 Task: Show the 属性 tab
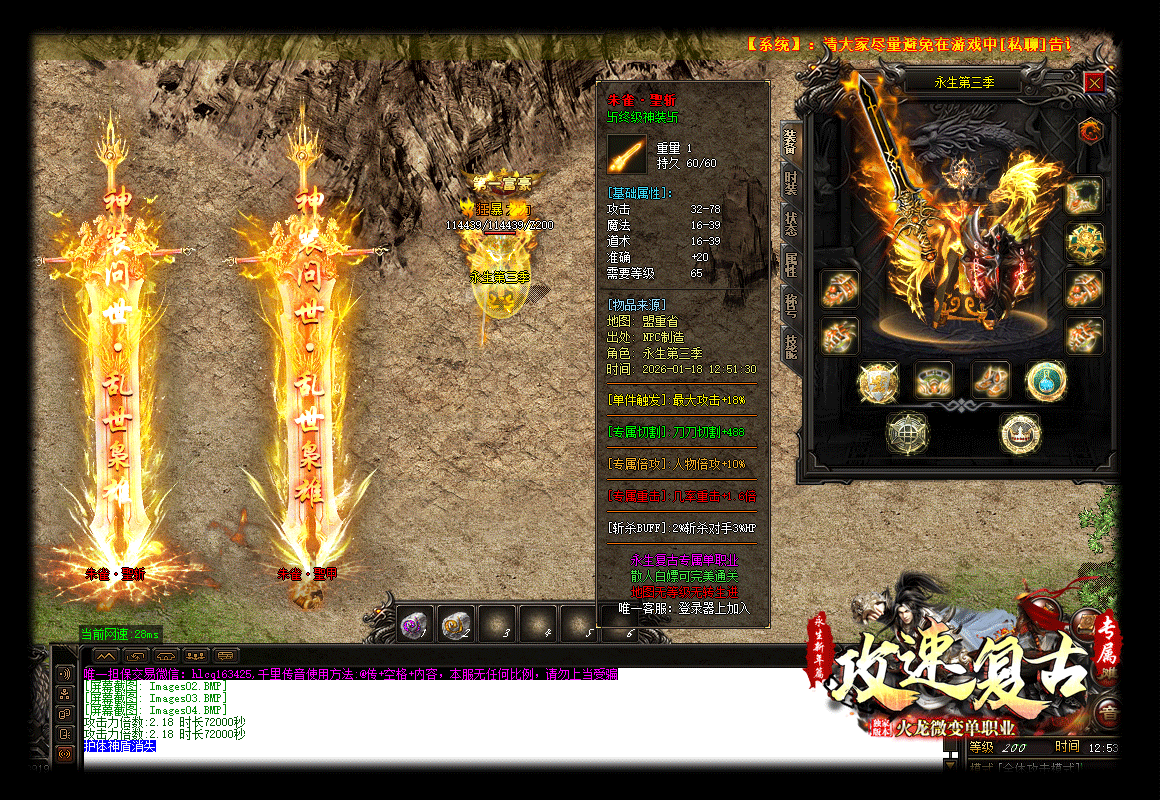coord(791,264)
